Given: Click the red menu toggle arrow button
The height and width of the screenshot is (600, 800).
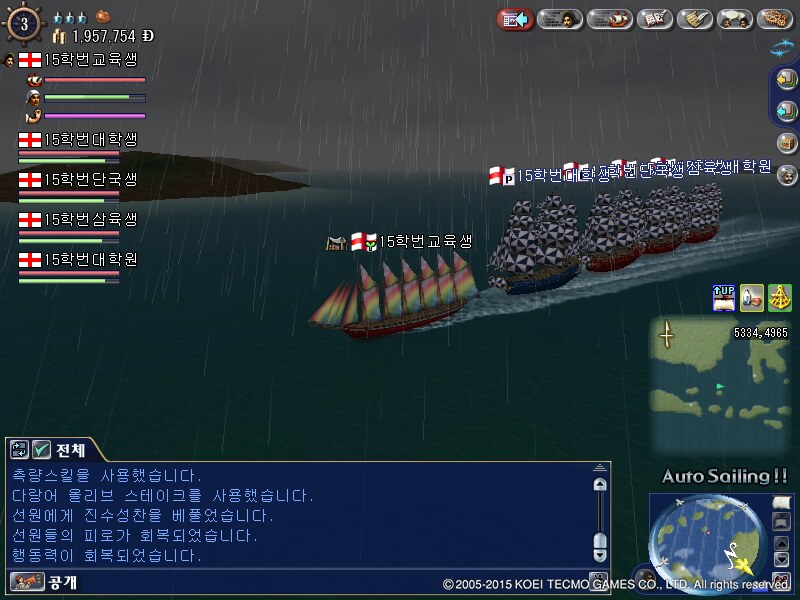Looking at the screenshot, I should [x=515, y=19].
